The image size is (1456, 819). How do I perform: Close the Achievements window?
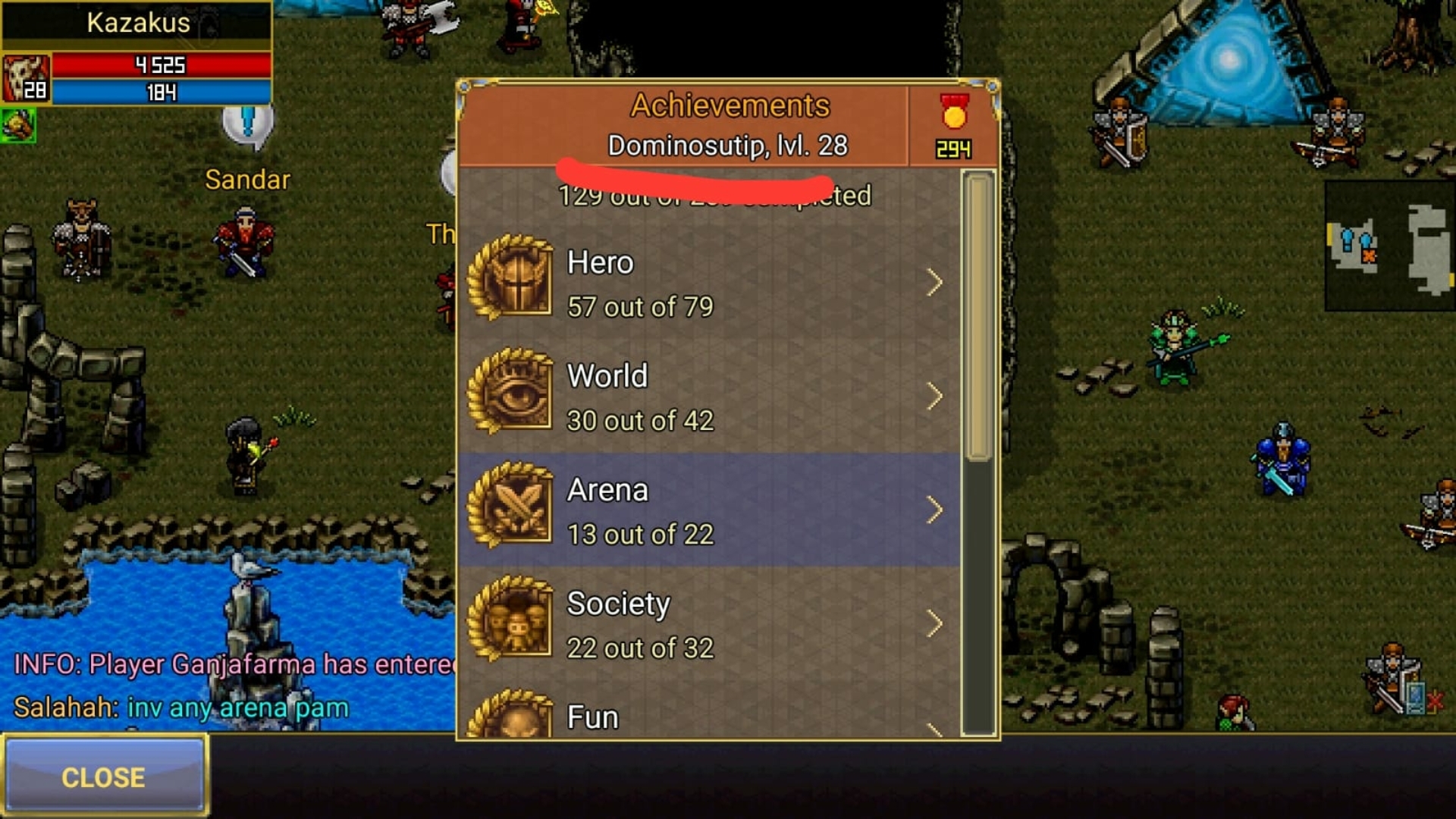104,777
